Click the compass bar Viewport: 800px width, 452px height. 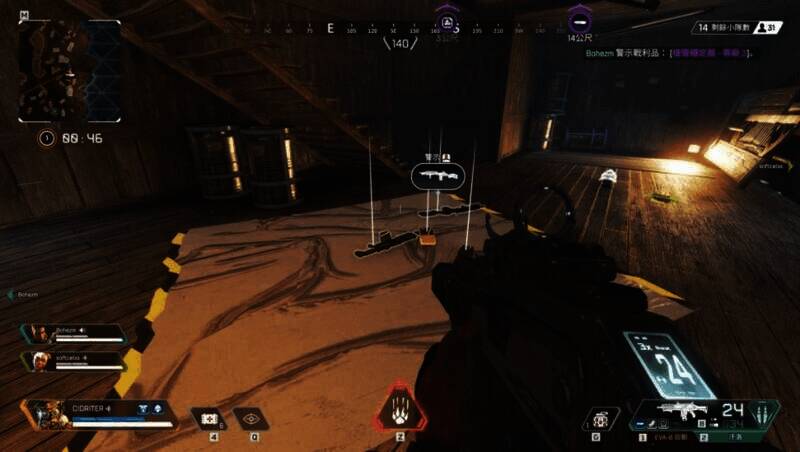tap(400, 29)
